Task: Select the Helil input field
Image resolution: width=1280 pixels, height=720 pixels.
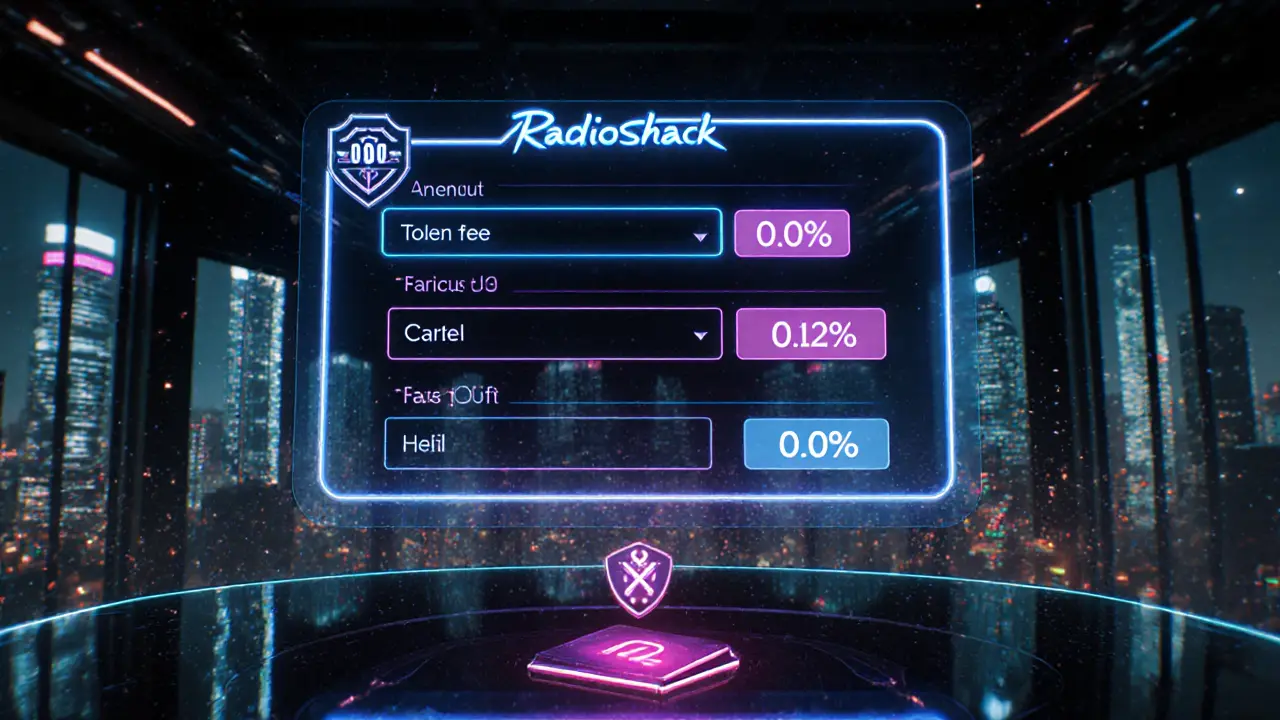Action: point(547,444)
